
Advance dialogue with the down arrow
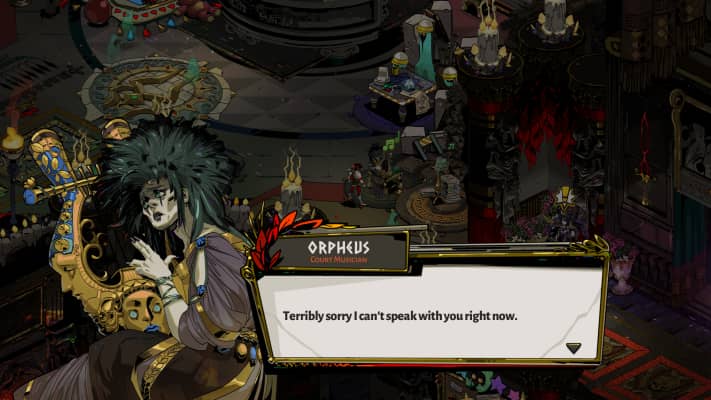(x=573, y=347)
